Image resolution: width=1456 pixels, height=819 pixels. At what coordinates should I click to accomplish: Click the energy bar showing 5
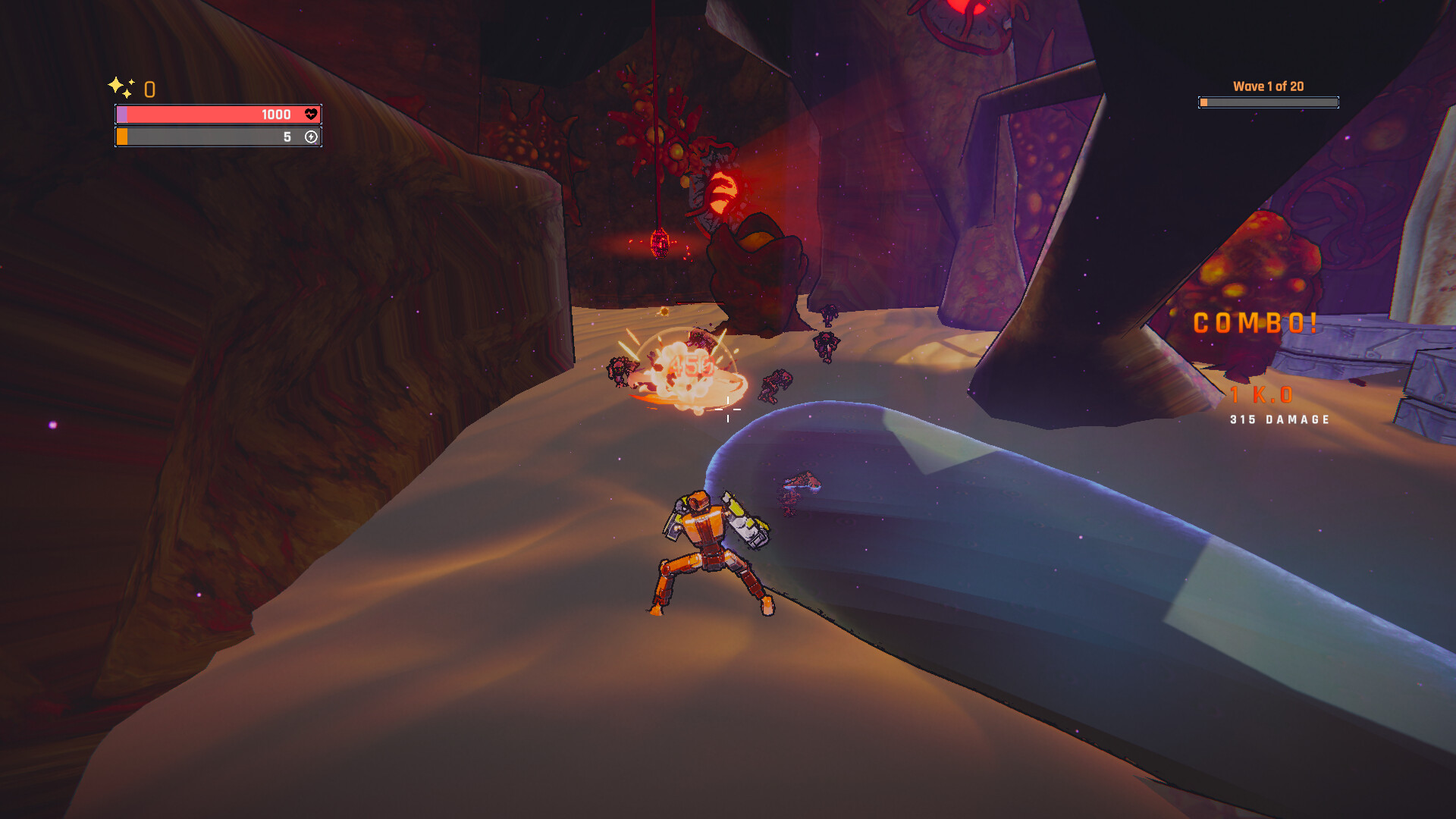pos(220,137)
